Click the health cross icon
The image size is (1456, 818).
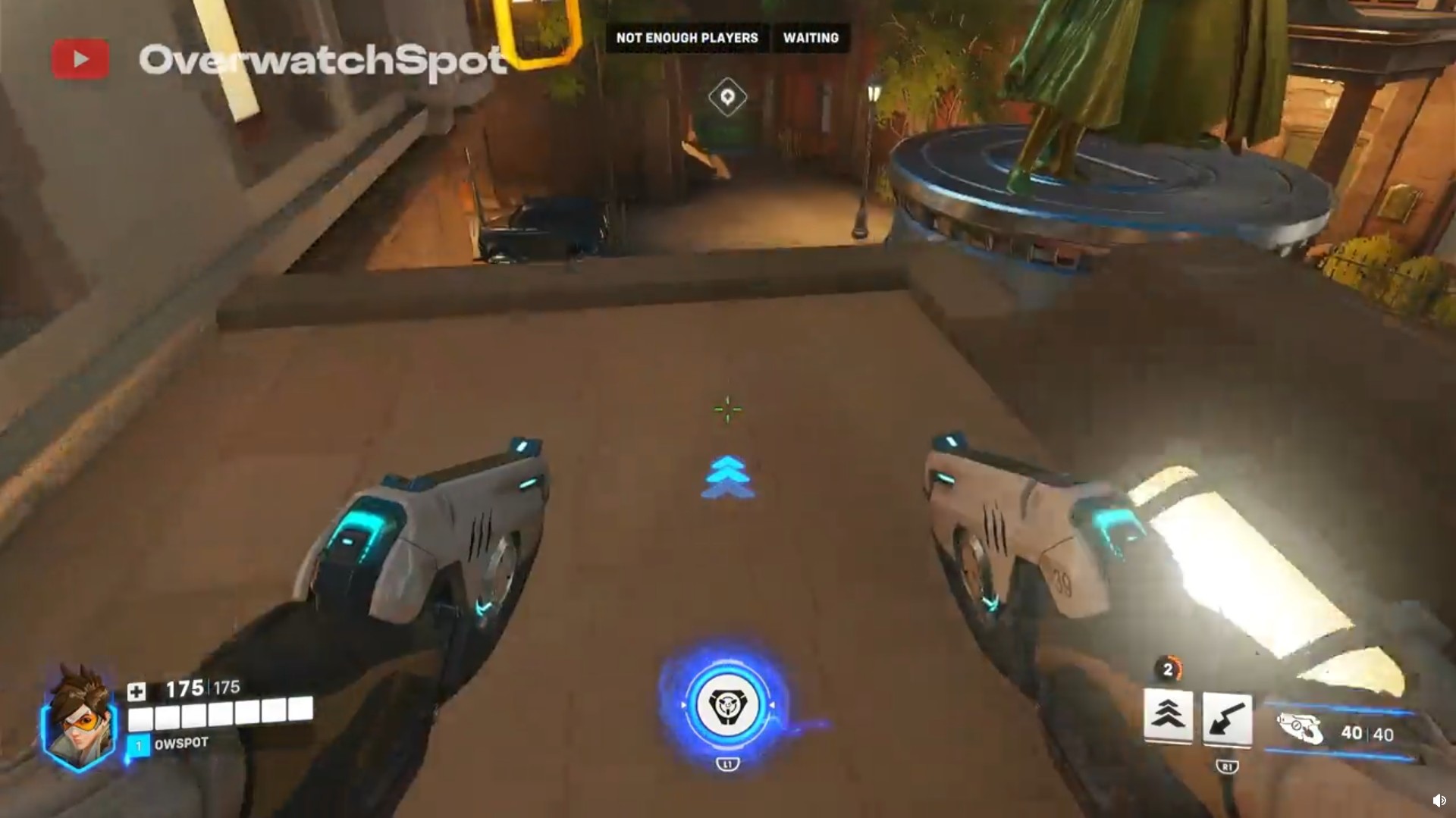point(136,689)
